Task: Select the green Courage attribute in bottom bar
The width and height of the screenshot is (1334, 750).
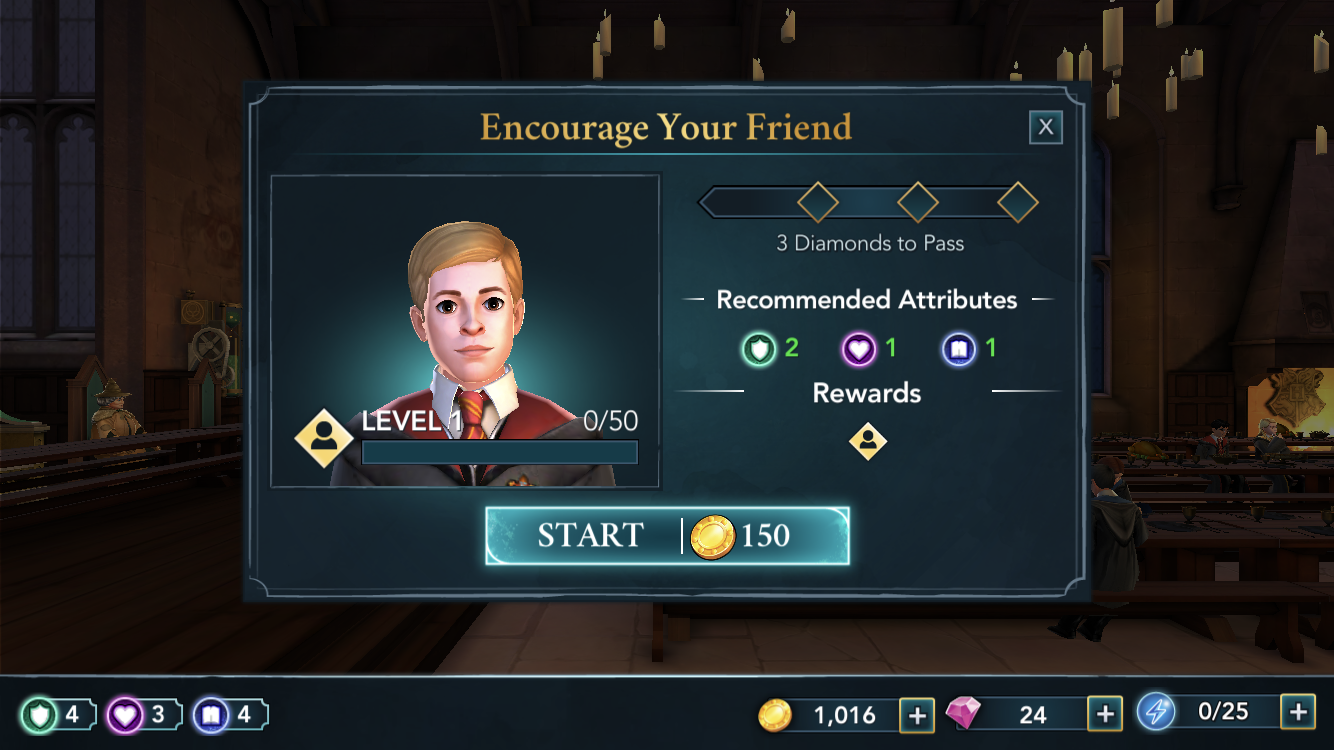Action: coord(38,715)
